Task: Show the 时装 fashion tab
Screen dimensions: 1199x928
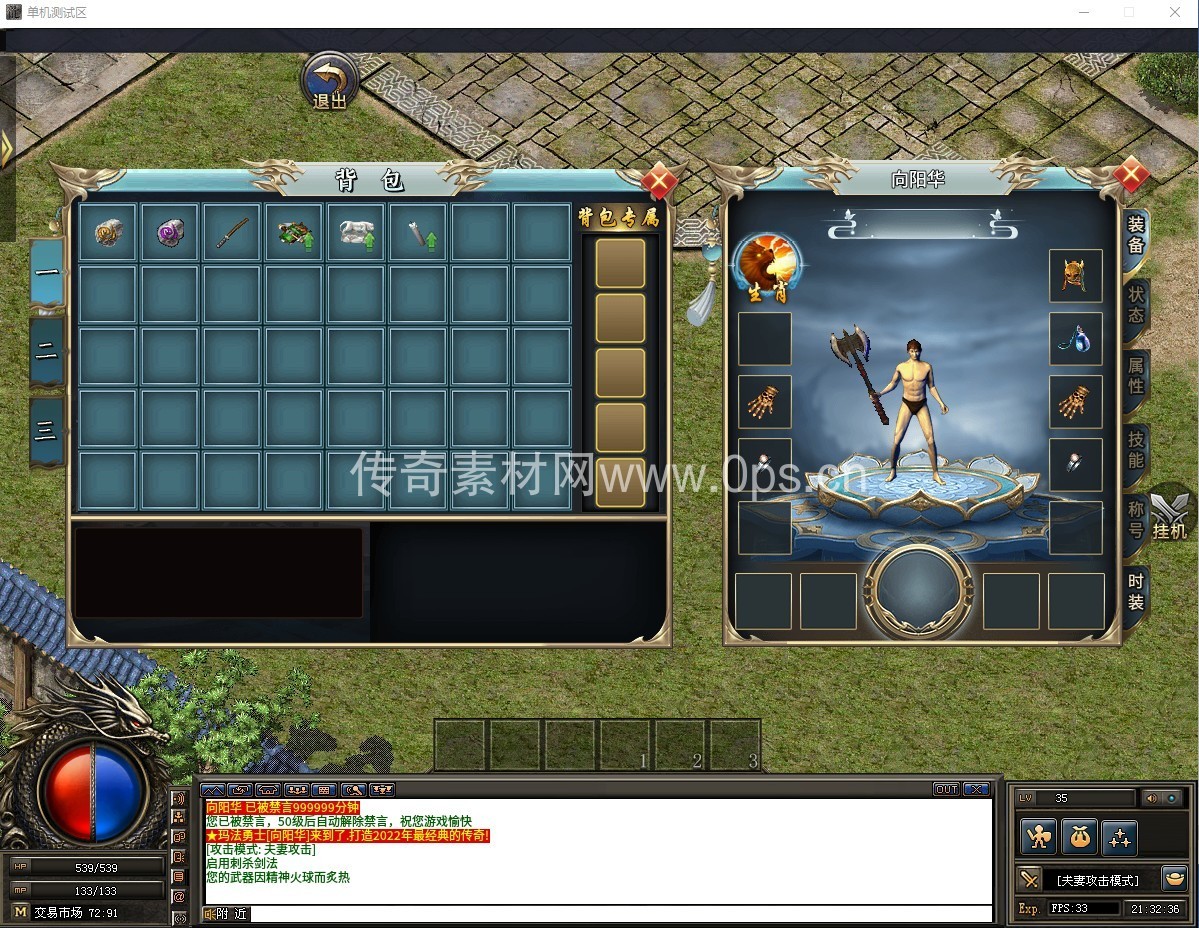Action: 1136,591
